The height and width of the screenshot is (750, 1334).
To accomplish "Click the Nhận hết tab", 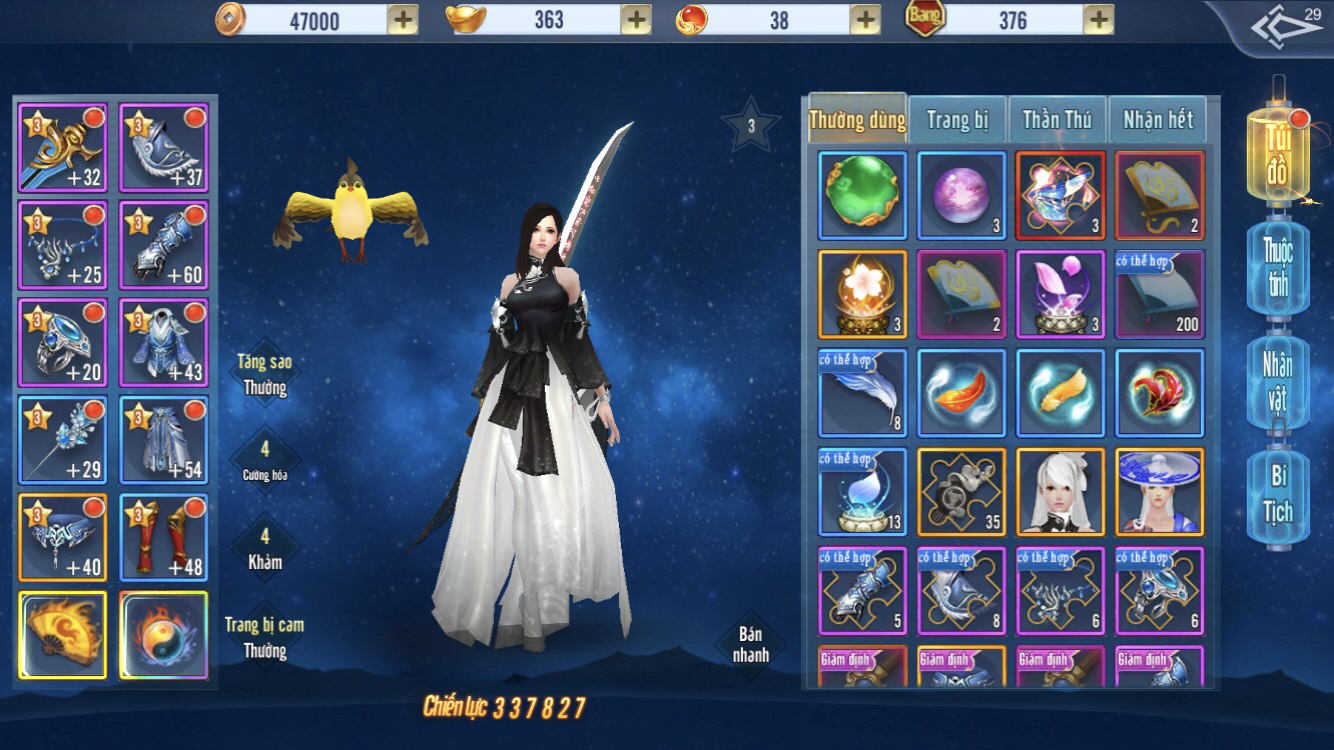I will pyautogui.click(x=1157, y=120).
